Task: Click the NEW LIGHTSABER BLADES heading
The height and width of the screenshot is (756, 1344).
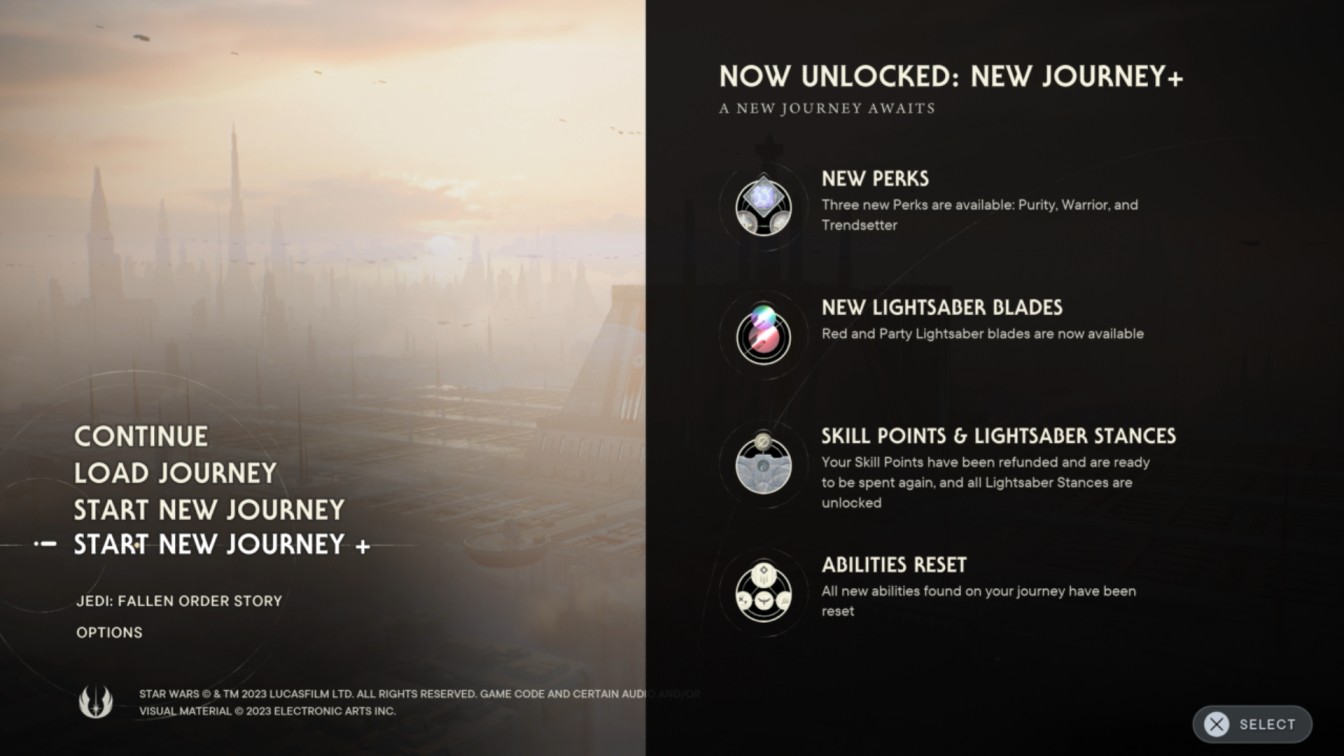Action: [943, 307]
